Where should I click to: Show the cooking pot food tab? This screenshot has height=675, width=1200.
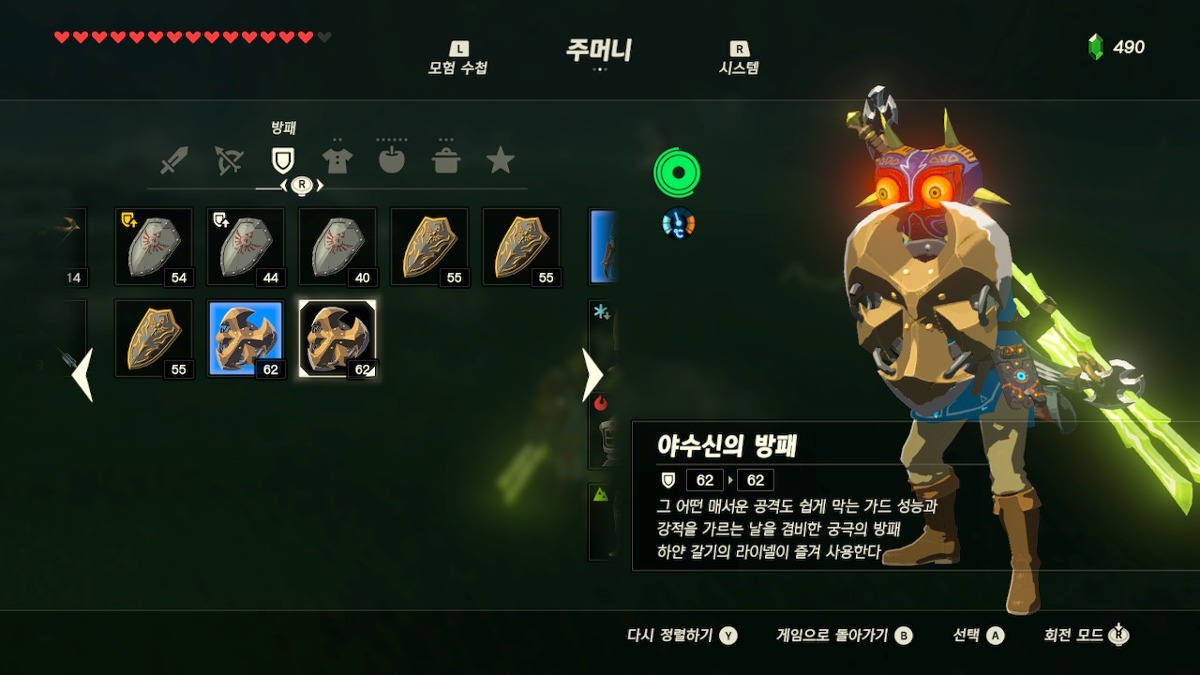(x=446, y=160)
